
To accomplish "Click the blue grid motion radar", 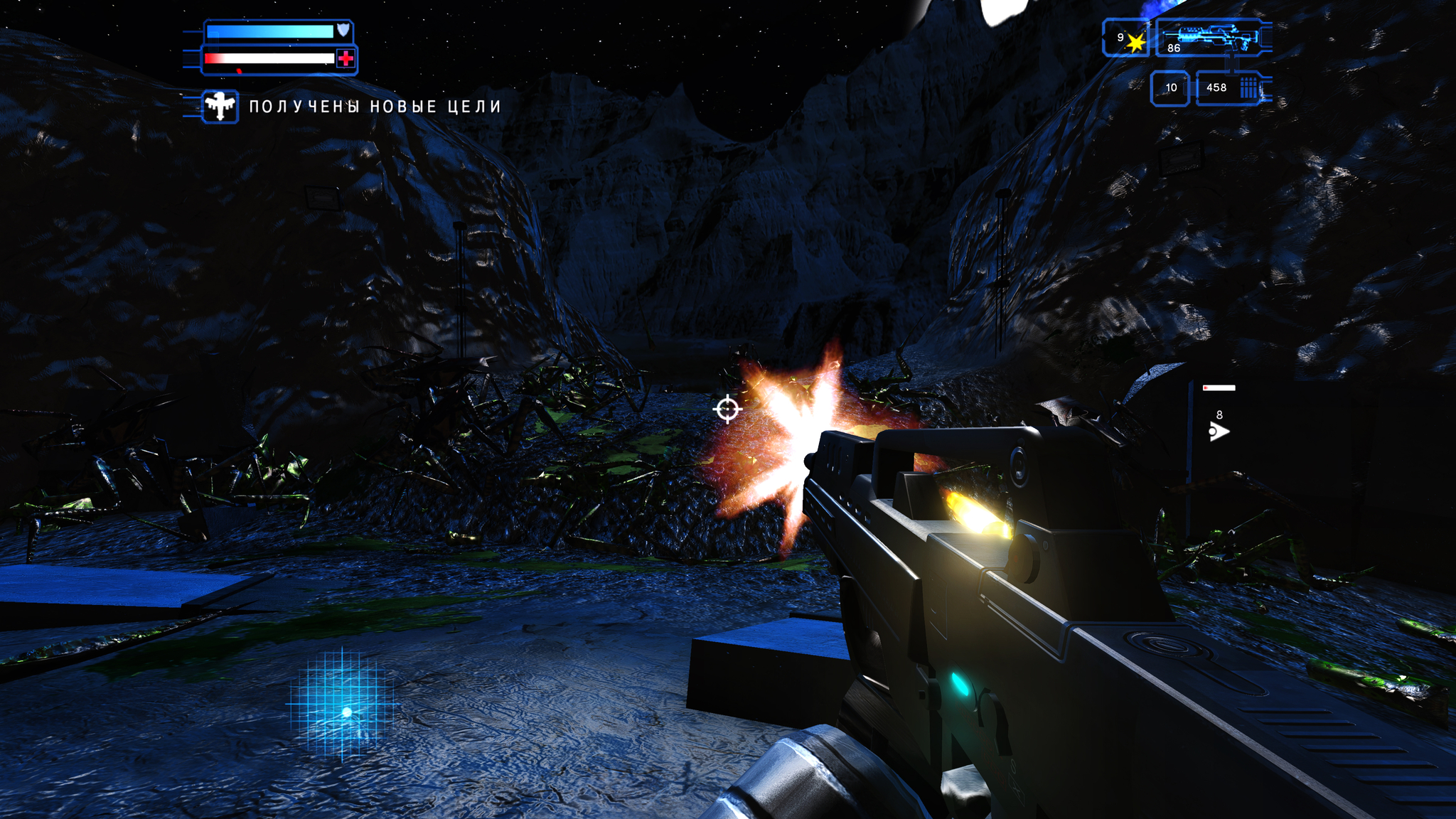I will (343, 705).
